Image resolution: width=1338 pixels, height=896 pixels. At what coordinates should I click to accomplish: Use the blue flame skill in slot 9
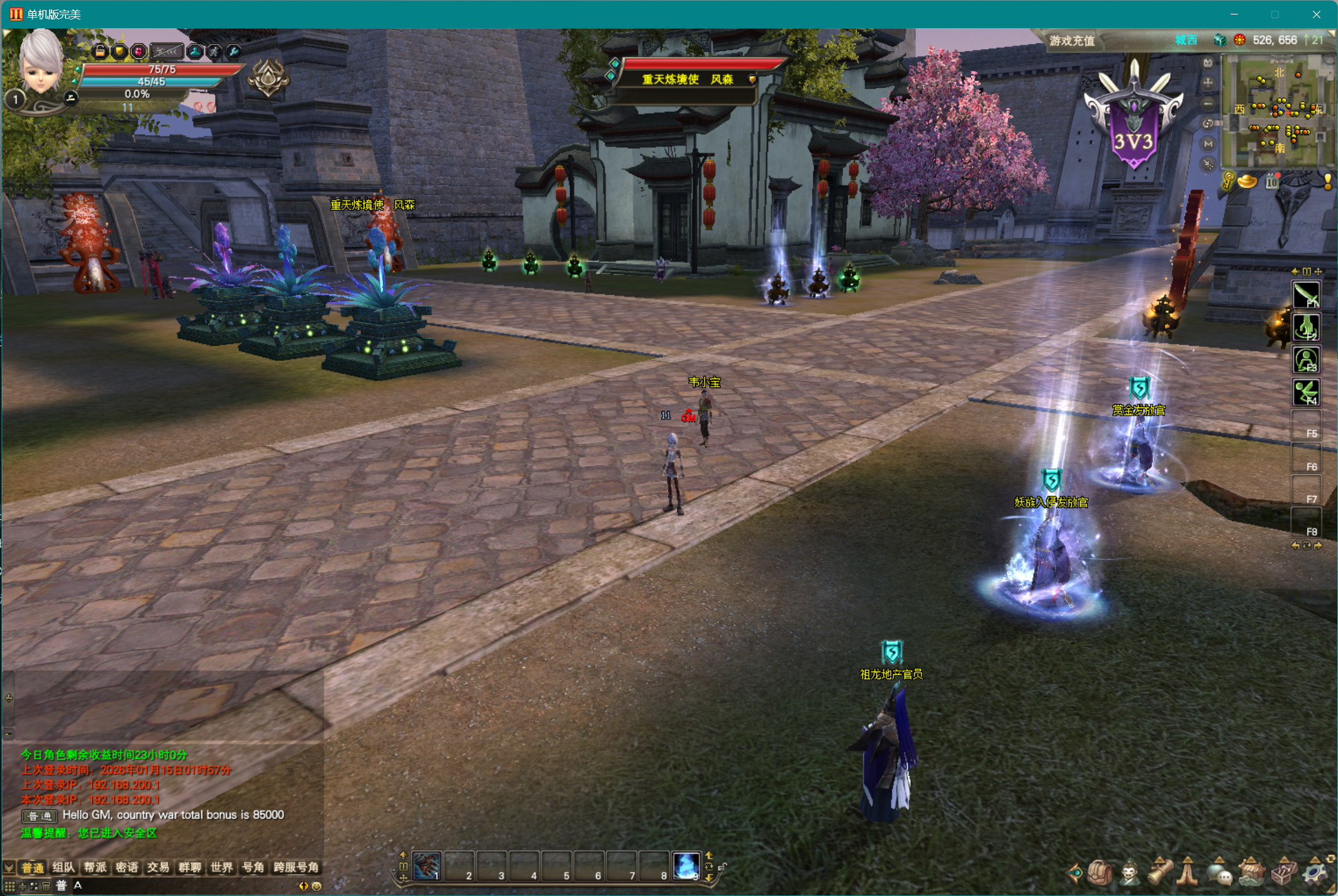click(x=686, y=866)
